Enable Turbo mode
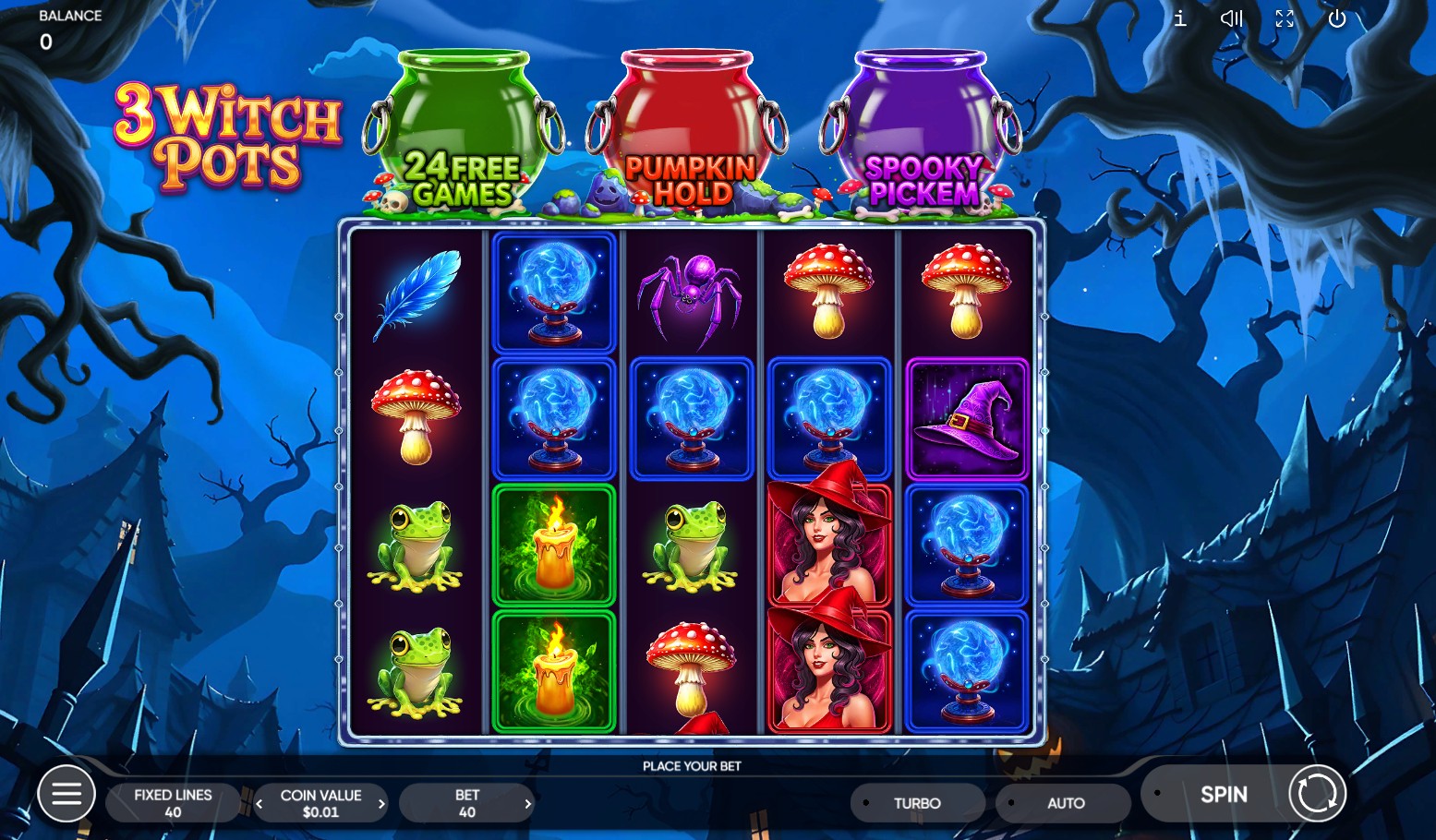1436x840 pixels. pos(917,802)
